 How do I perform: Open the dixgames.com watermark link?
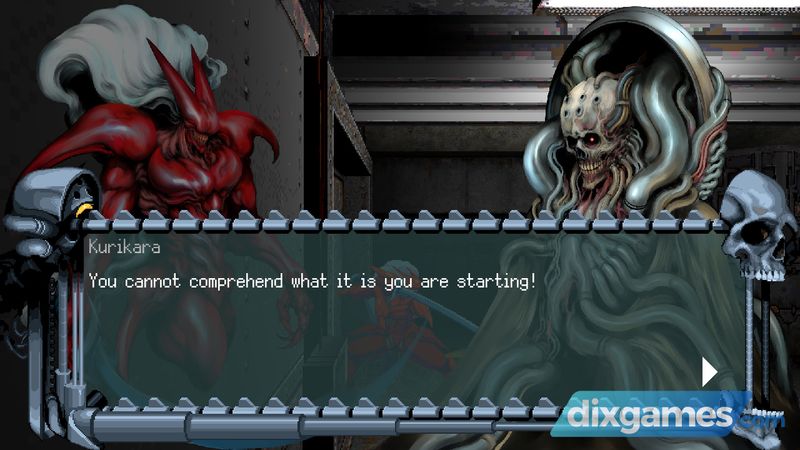pyautogui.click(x=669, y=413)
